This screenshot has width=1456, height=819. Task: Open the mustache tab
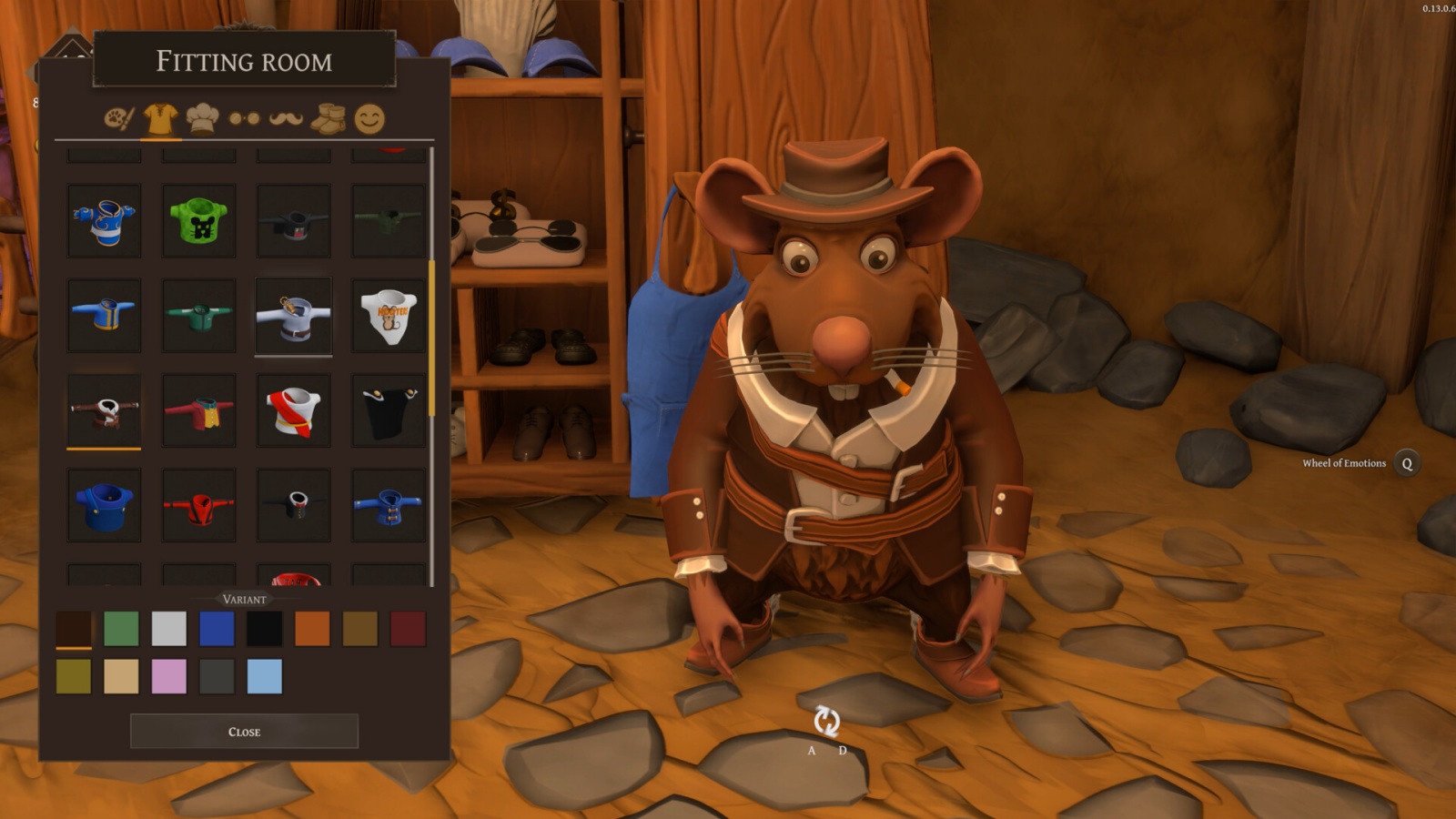point(286,118)
